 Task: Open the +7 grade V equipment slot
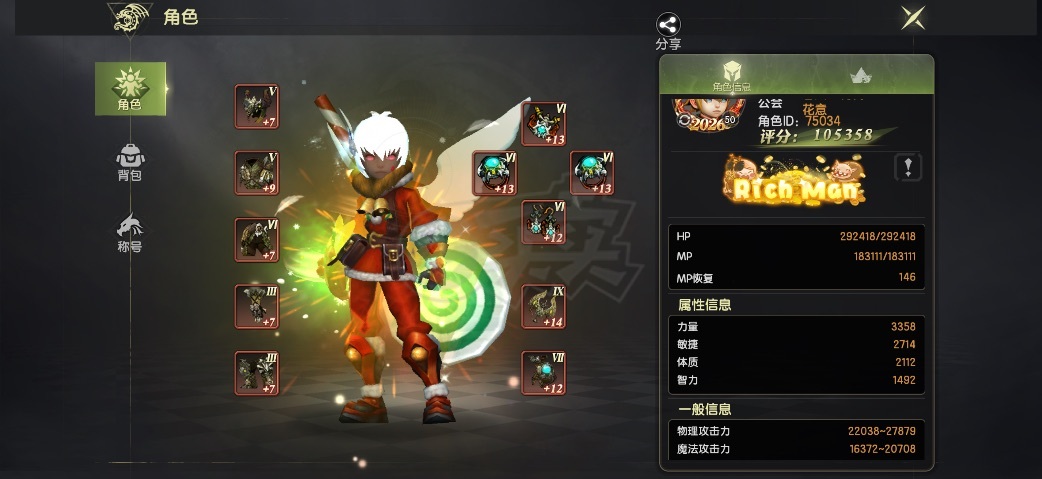(x=257, y=107)
